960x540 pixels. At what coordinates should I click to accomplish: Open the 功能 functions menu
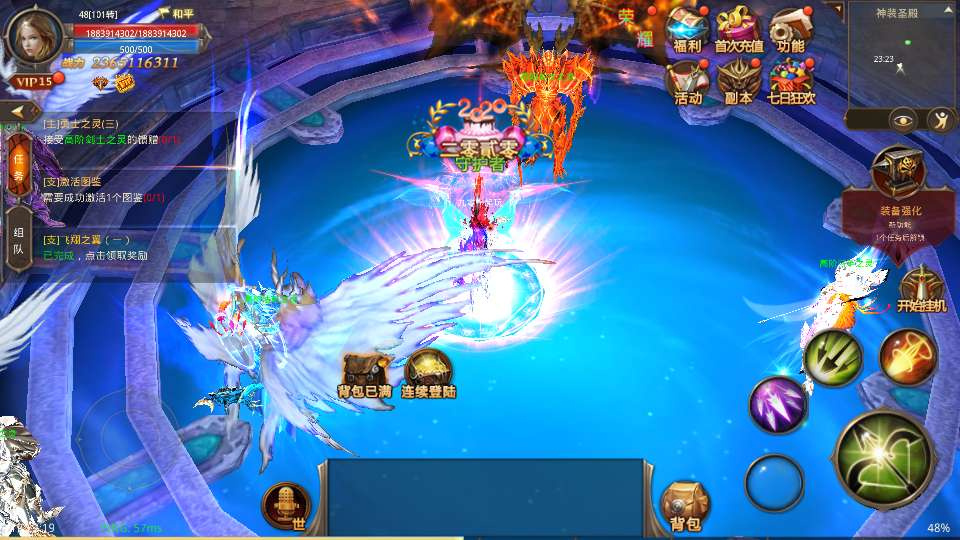tap(790, 29)
